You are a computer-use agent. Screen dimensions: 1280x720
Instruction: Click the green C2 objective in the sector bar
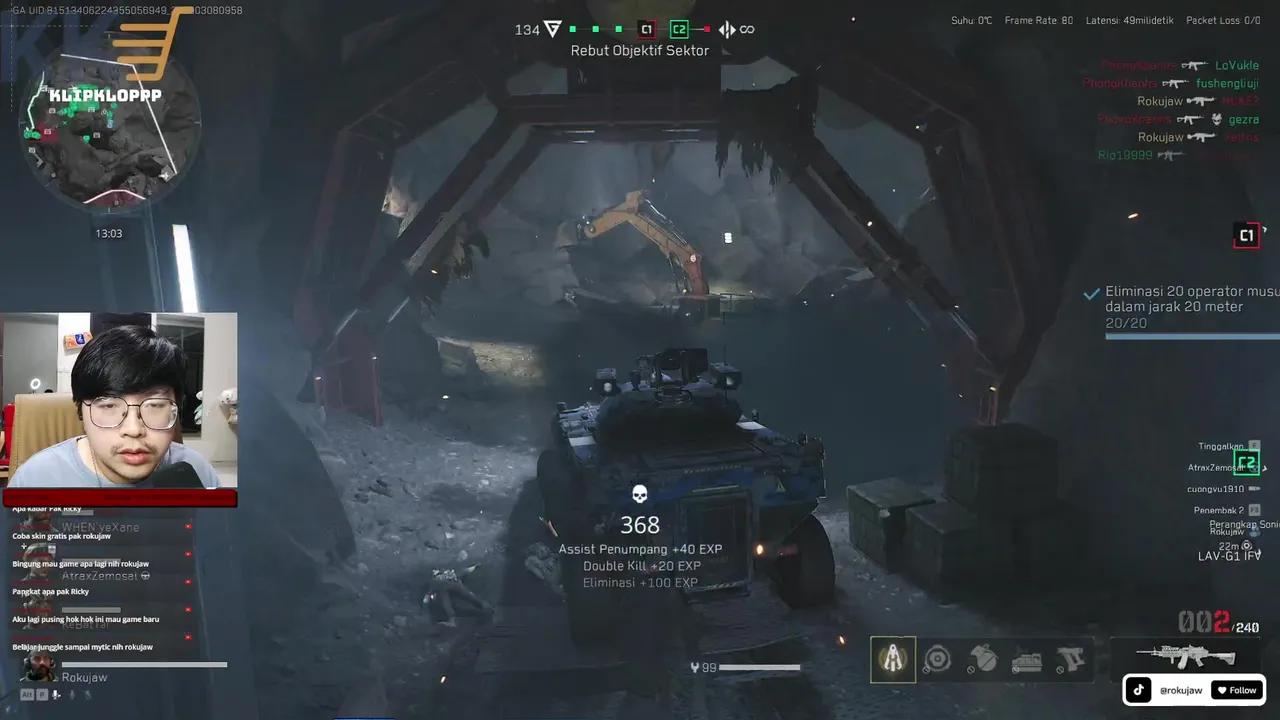[x=679, y=30]
